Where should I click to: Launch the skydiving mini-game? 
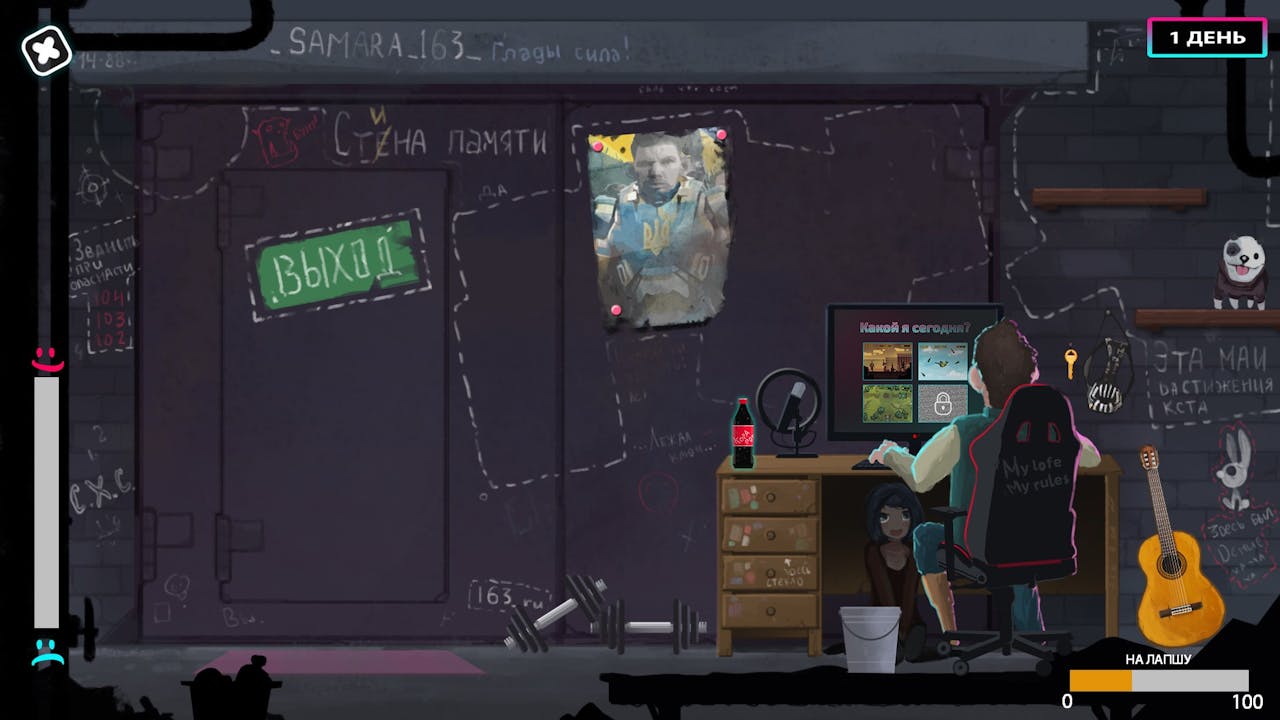click(942, 360)
